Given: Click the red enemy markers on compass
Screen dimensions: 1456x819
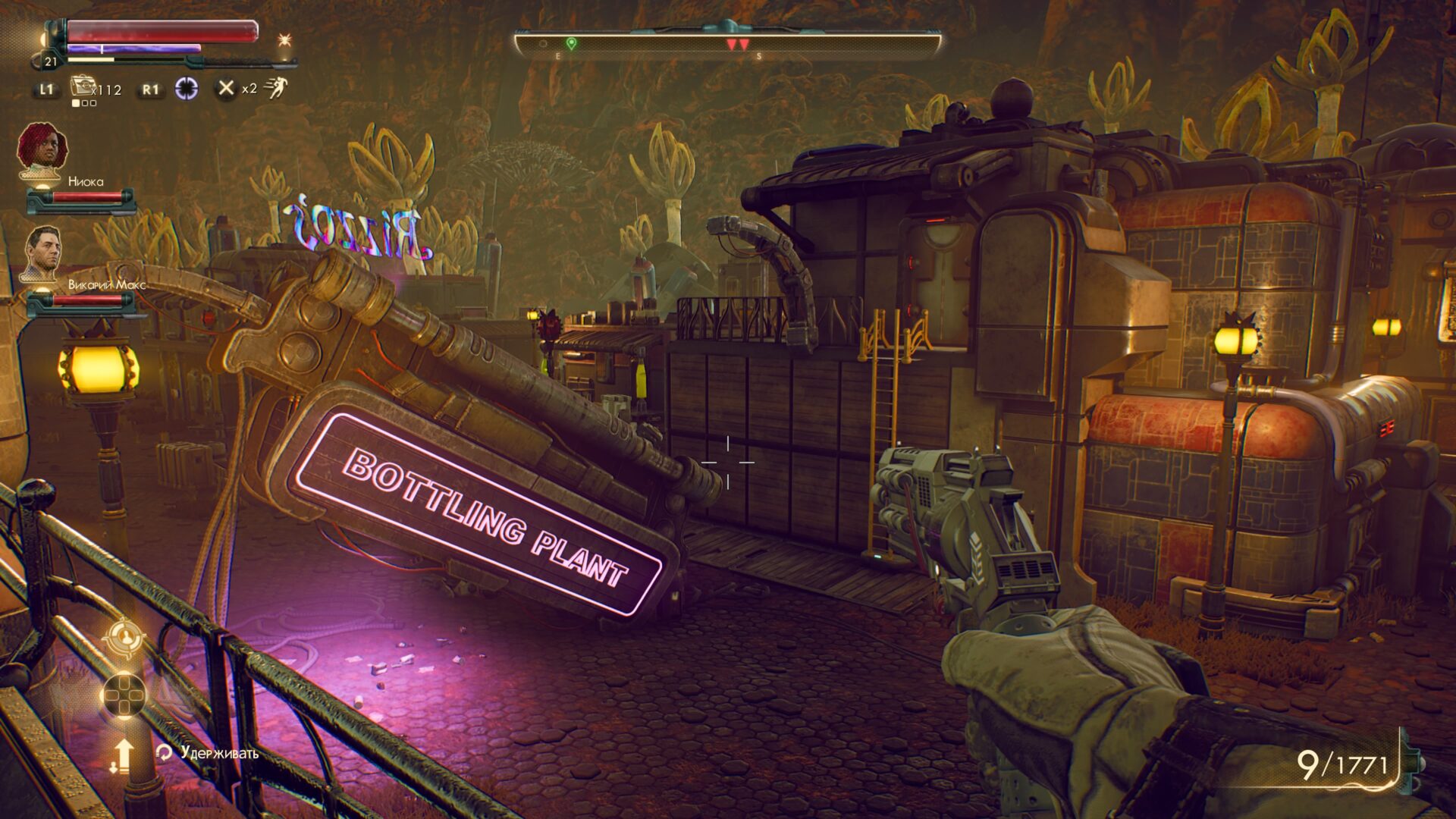Looking at the screenshot, I should pos(737,45).
